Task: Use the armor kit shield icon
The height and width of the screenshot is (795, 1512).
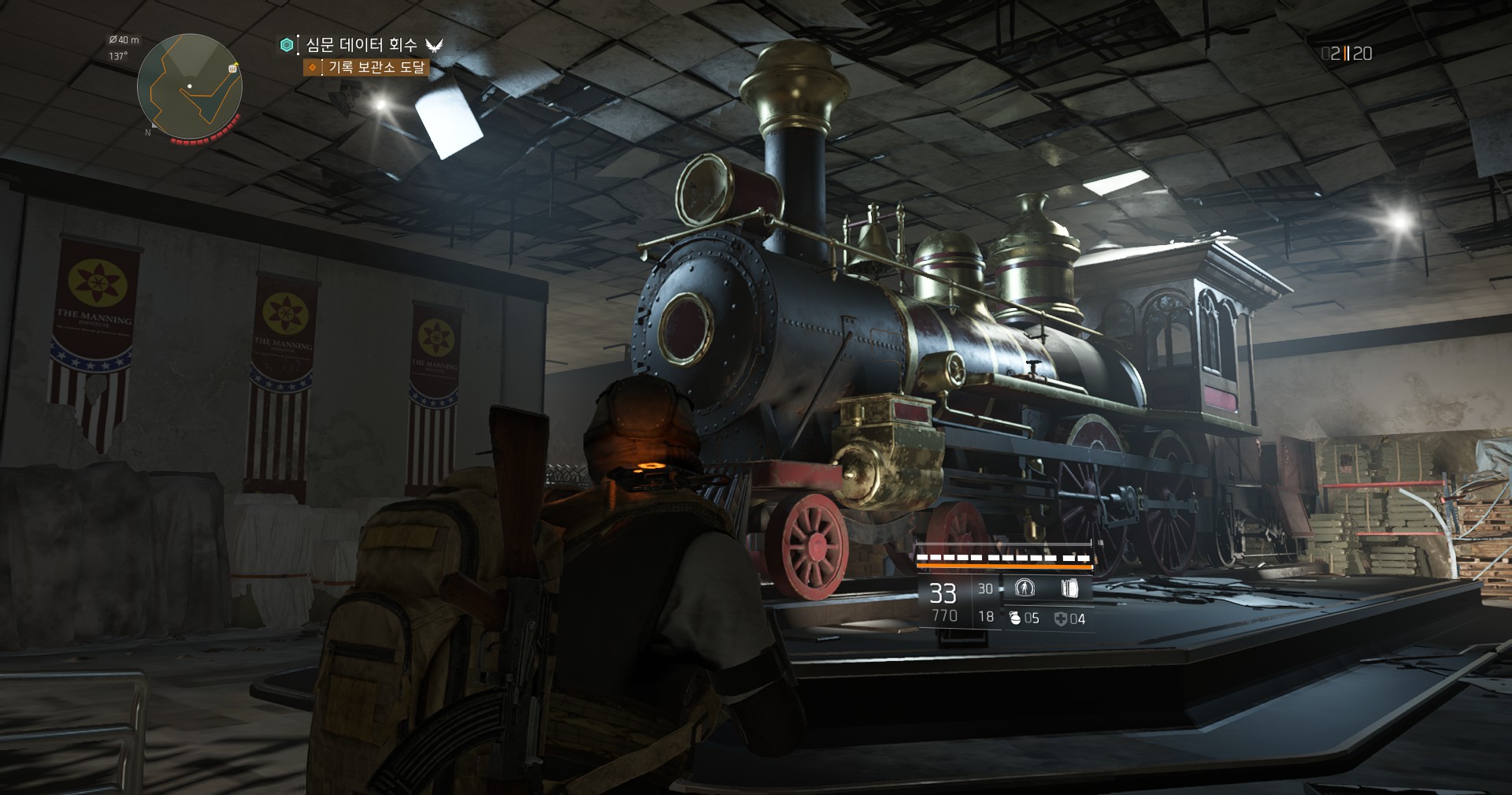Action: click(x=1060, y=619)
